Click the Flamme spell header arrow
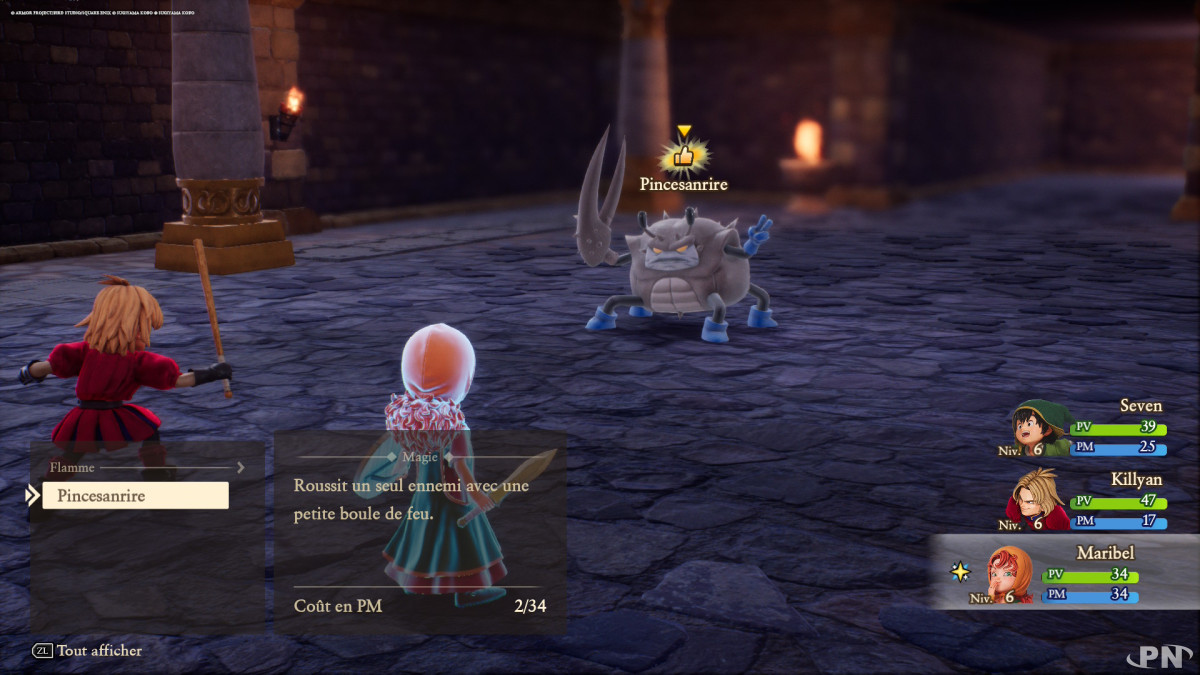The width and height of the screenshot is (1200, 675). (x=240, y=467)
